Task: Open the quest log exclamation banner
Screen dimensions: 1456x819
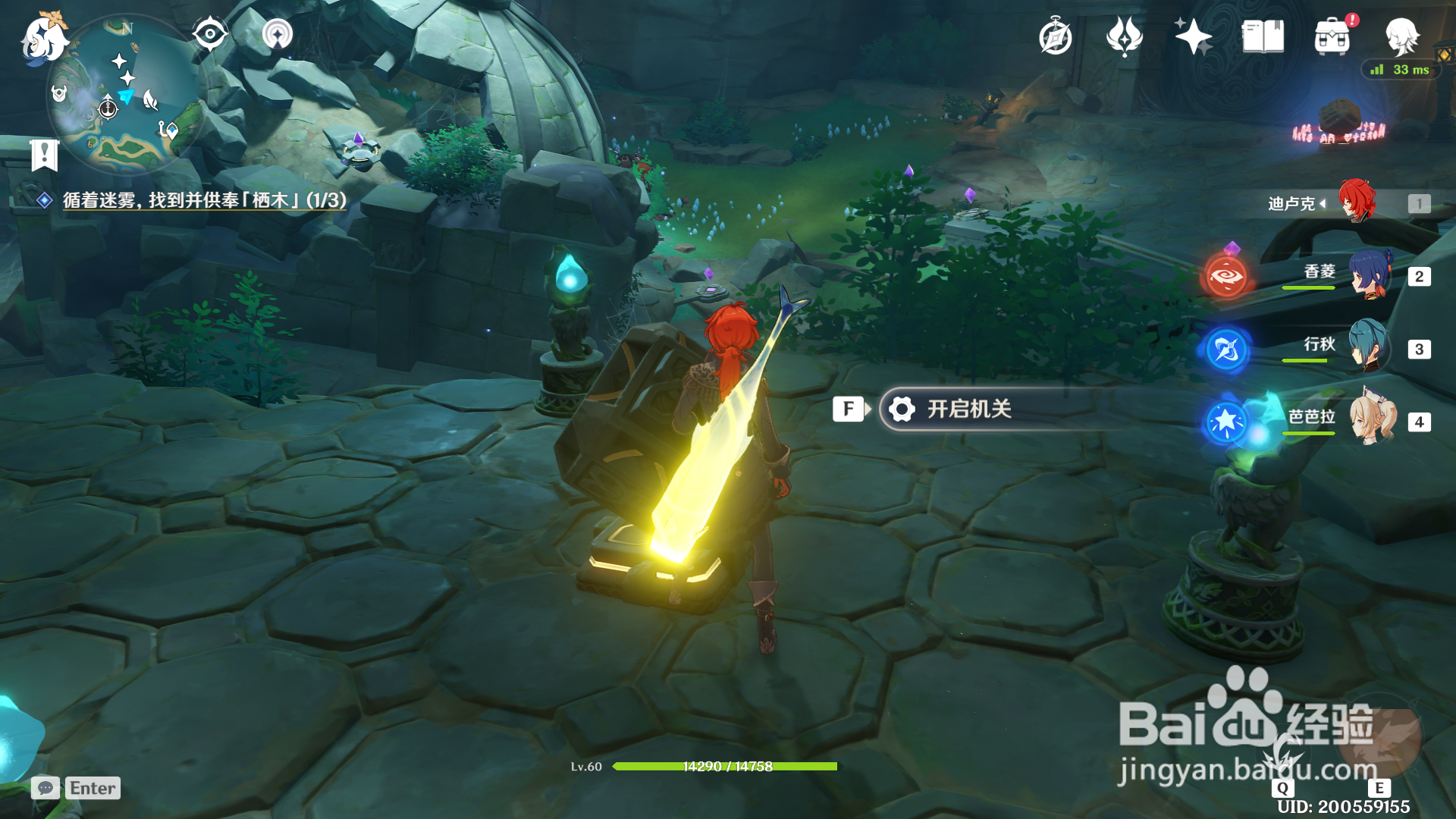Action: pos(45,155)
